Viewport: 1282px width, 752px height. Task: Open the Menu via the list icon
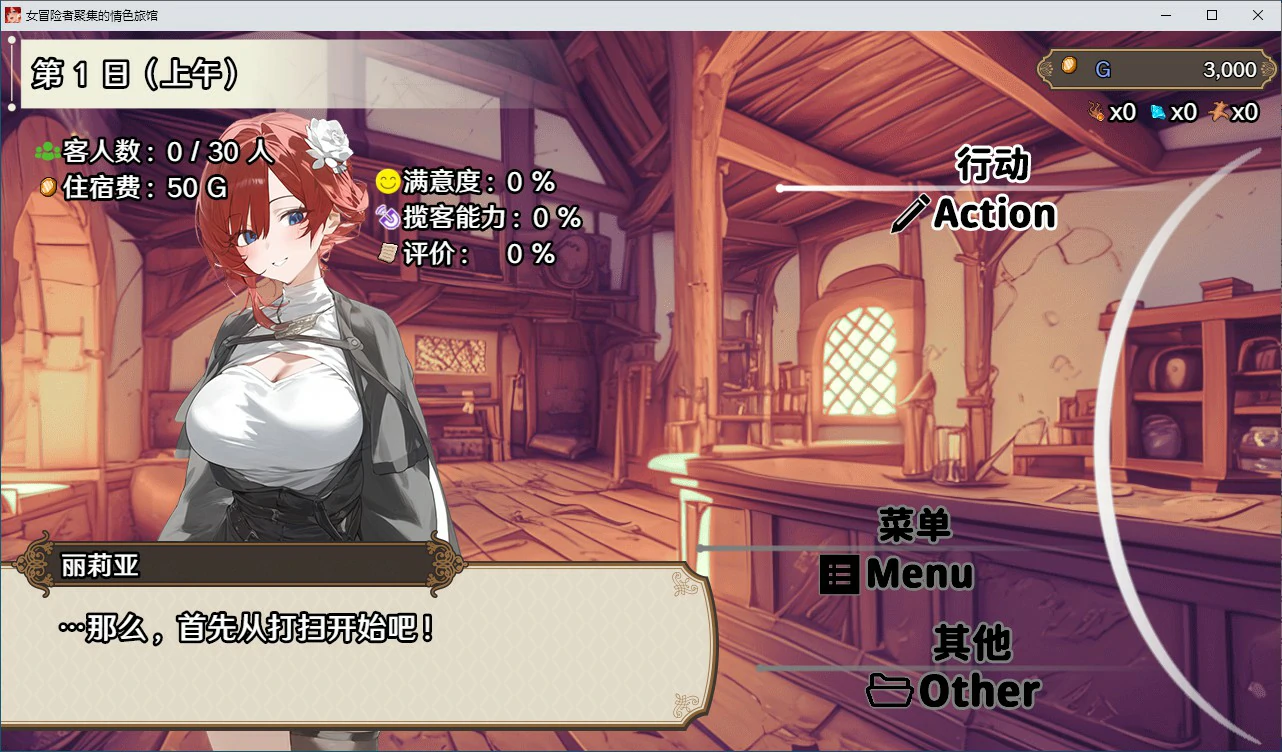[838, 574]
